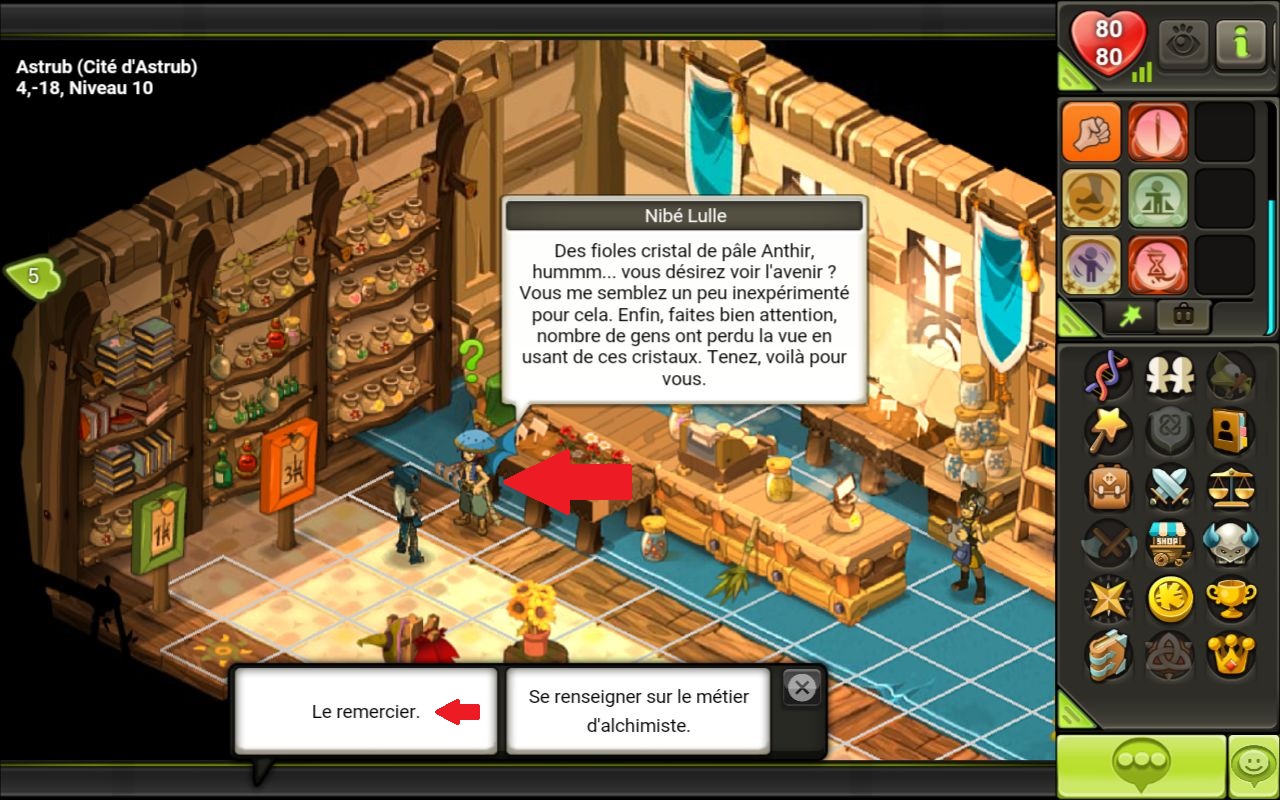Activate the red needle spell

1157,133
